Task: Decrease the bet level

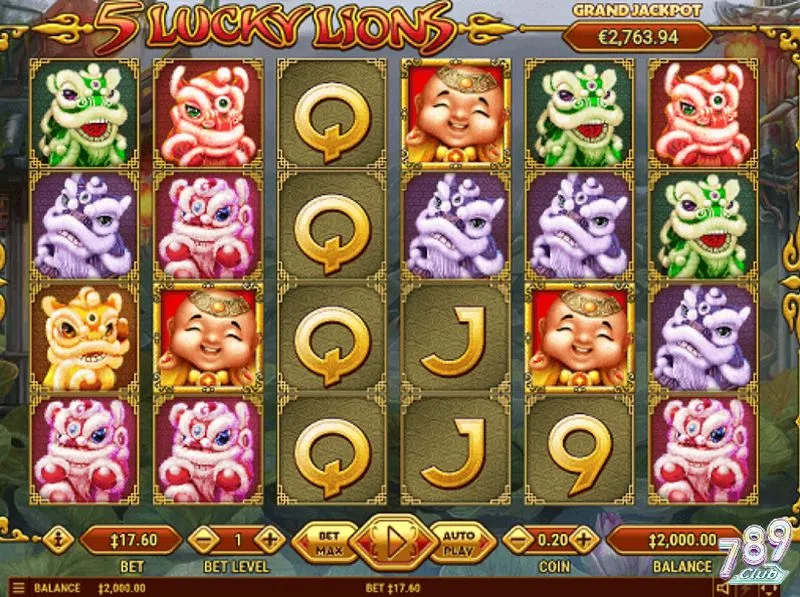Action: pos(203,540)
